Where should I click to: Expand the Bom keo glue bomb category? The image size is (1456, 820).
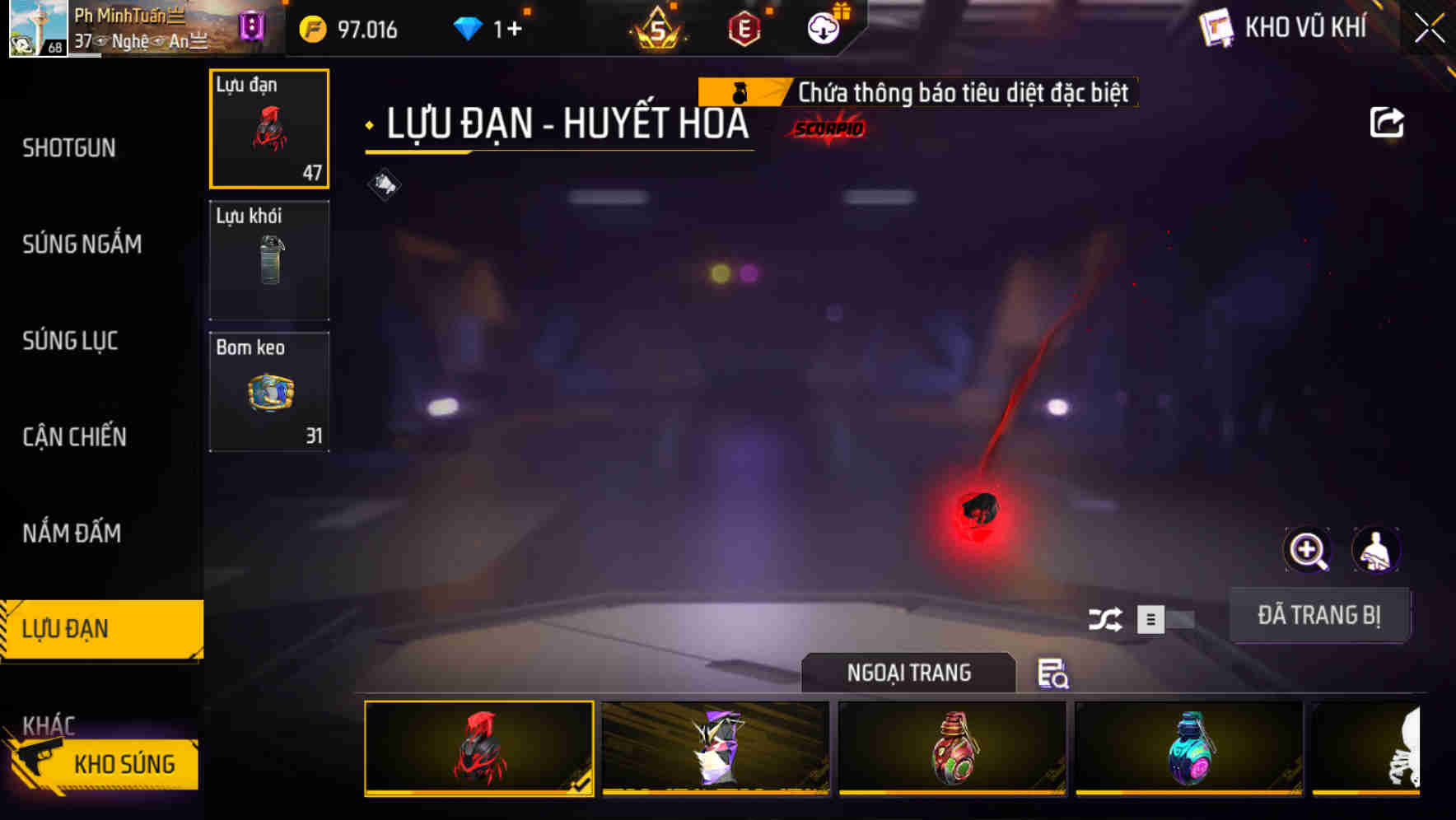point(268,391)
